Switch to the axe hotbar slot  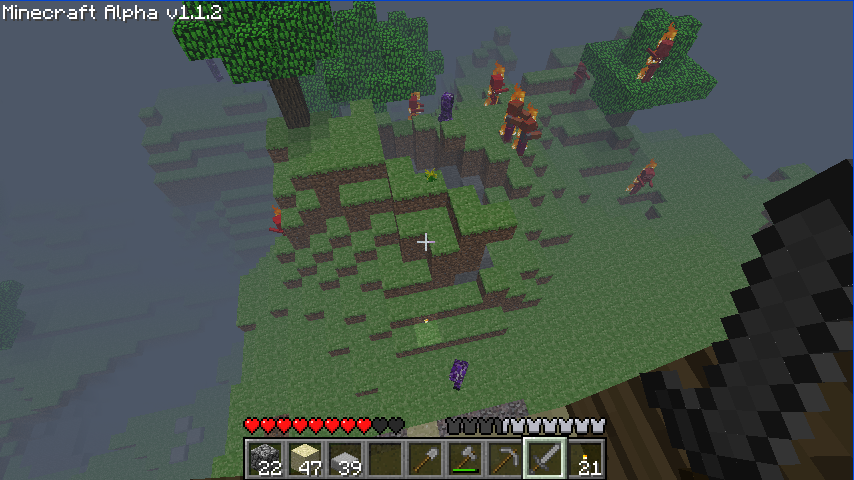click(x=466, y=459)
